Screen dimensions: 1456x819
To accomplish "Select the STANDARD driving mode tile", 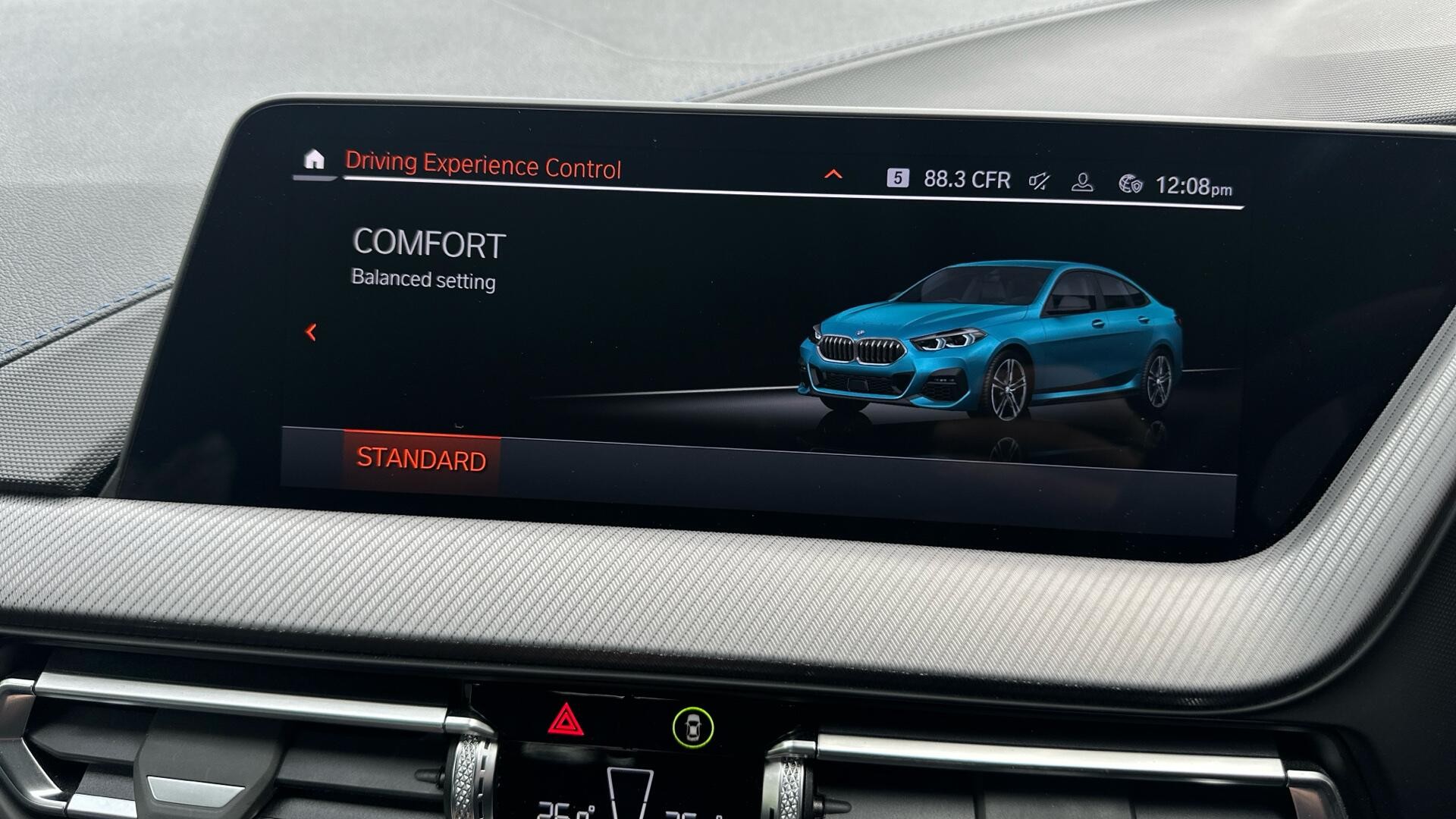I will point(422,460).
